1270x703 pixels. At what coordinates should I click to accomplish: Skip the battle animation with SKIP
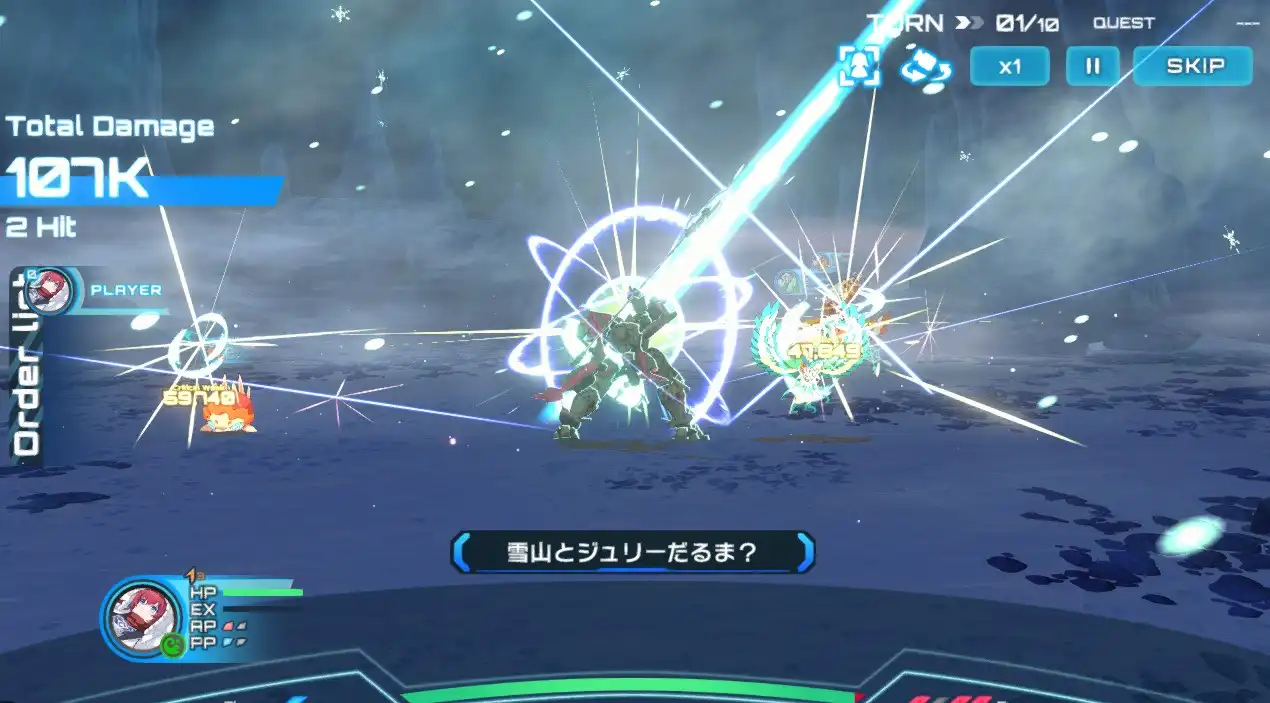1193,67
